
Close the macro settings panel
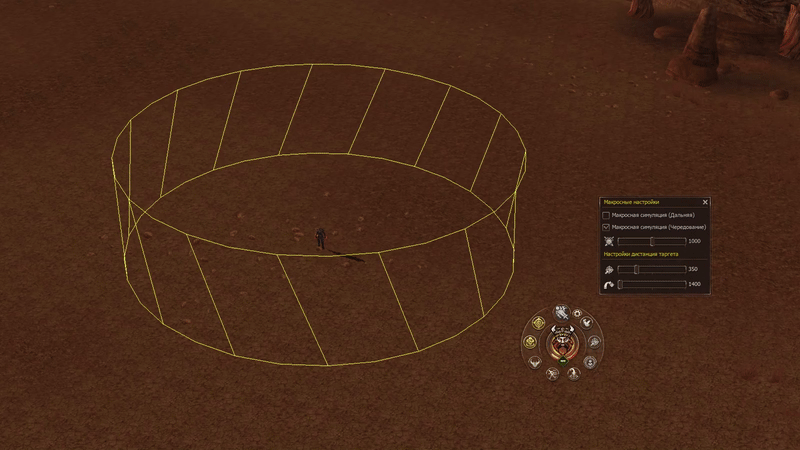coord(706,202)
